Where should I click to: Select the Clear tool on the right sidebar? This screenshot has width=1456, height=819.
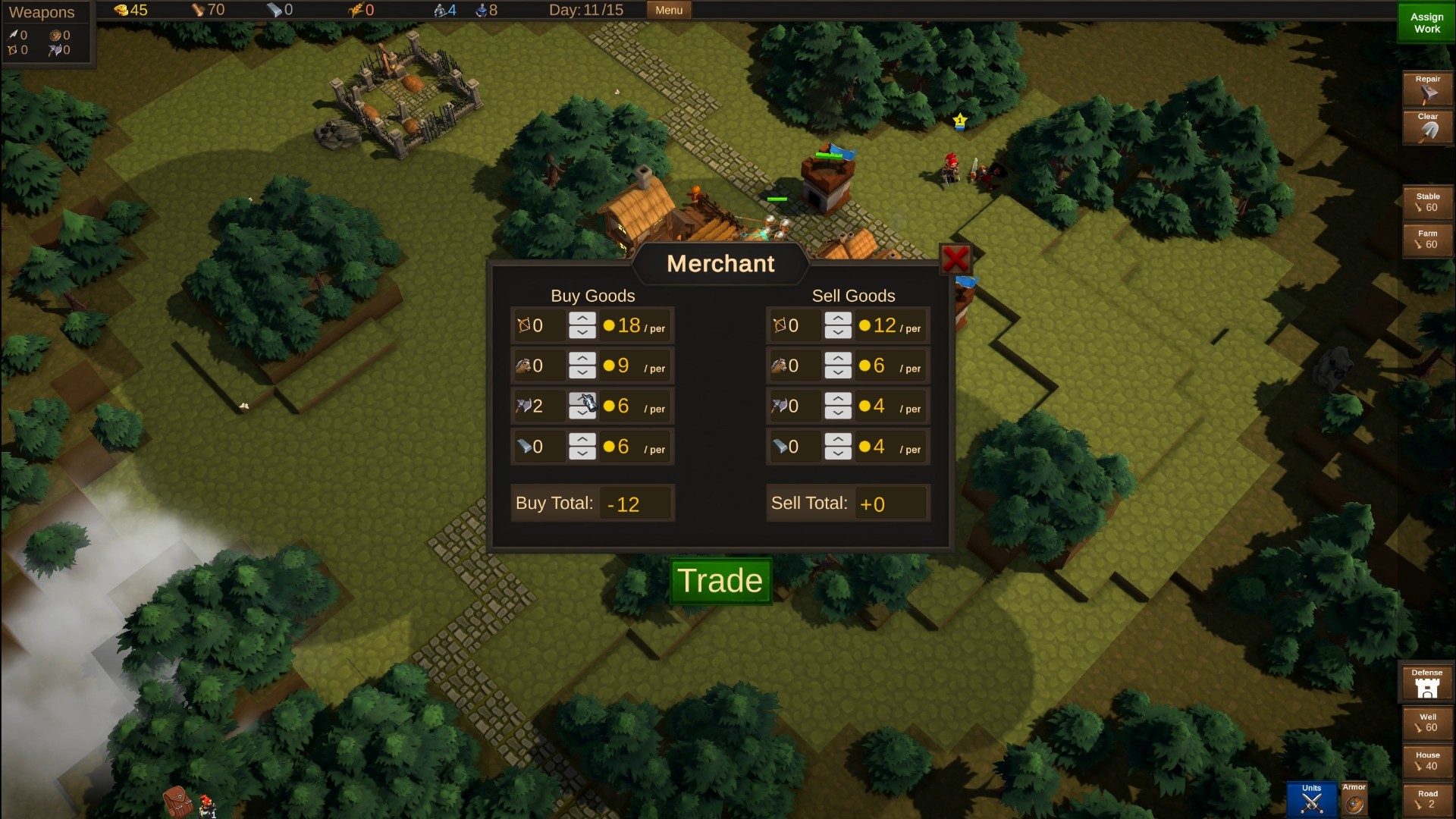pyautogui.click(x=1428, y=125)
